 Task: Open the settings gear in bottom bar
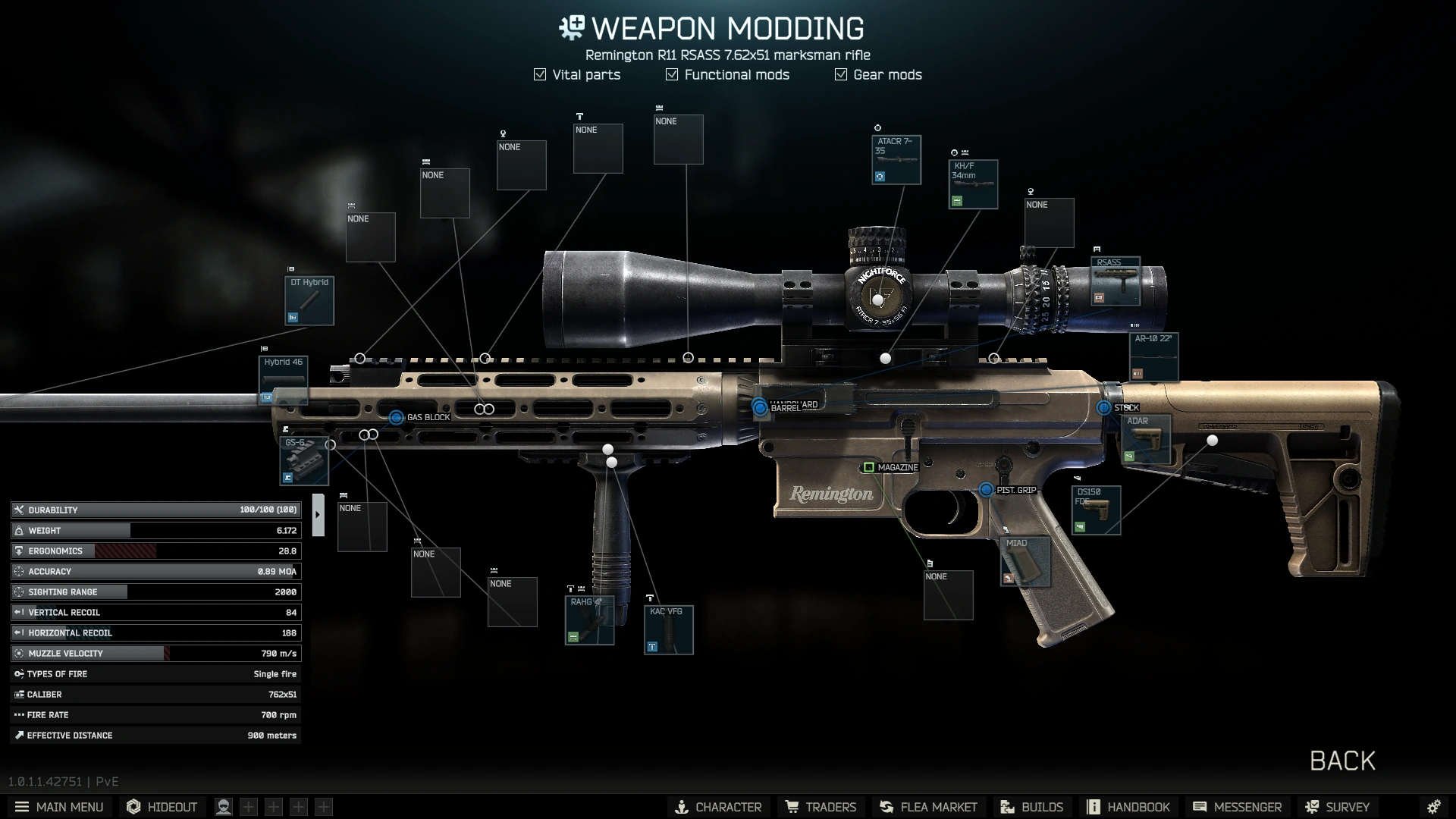coord(1435,806)
